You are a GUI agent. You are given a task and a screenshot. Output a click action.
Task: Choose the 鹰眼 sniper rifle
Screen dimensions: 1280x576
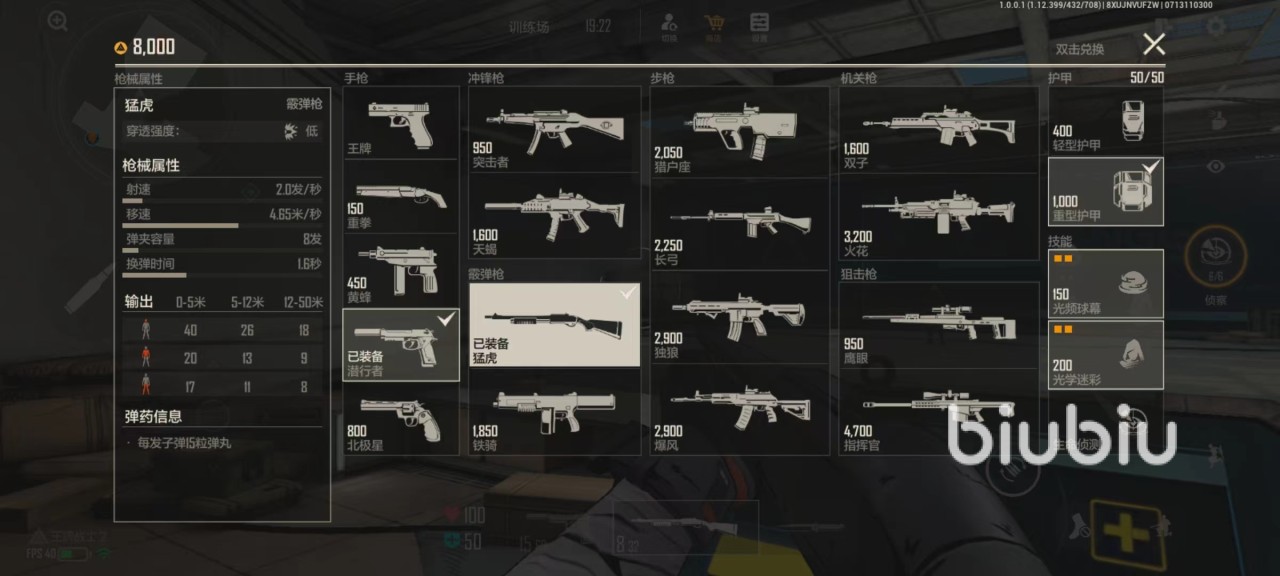(x=938, y=323)
